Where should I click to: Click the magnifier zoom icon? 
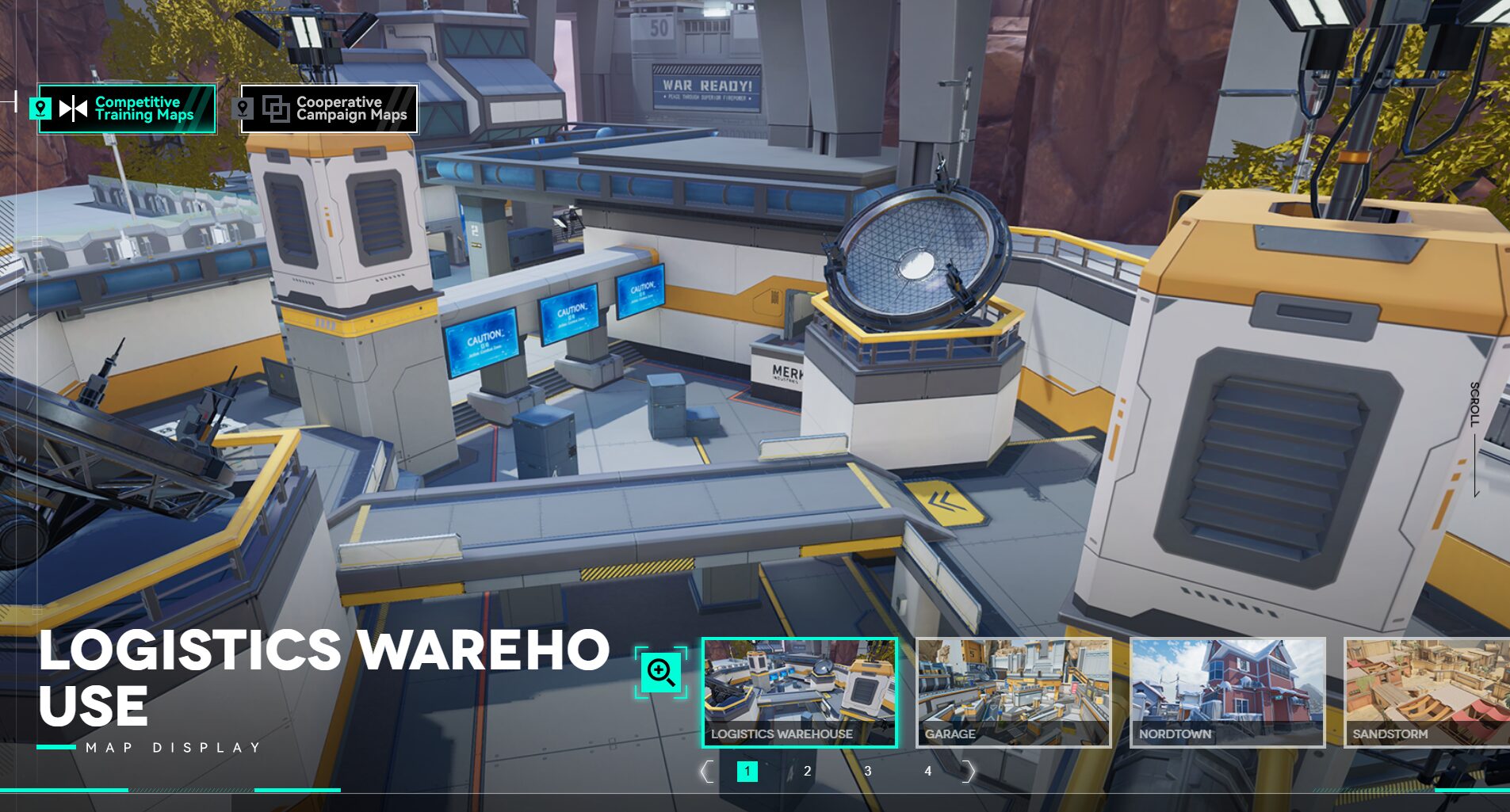click(x=661, y=673)
